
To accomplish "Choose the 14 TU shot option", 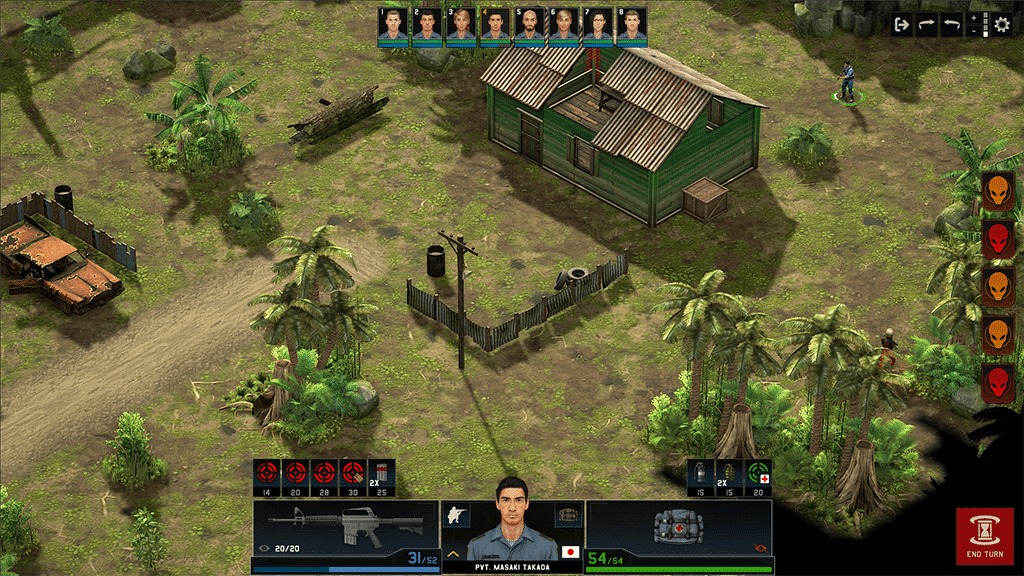I will 266,473.
